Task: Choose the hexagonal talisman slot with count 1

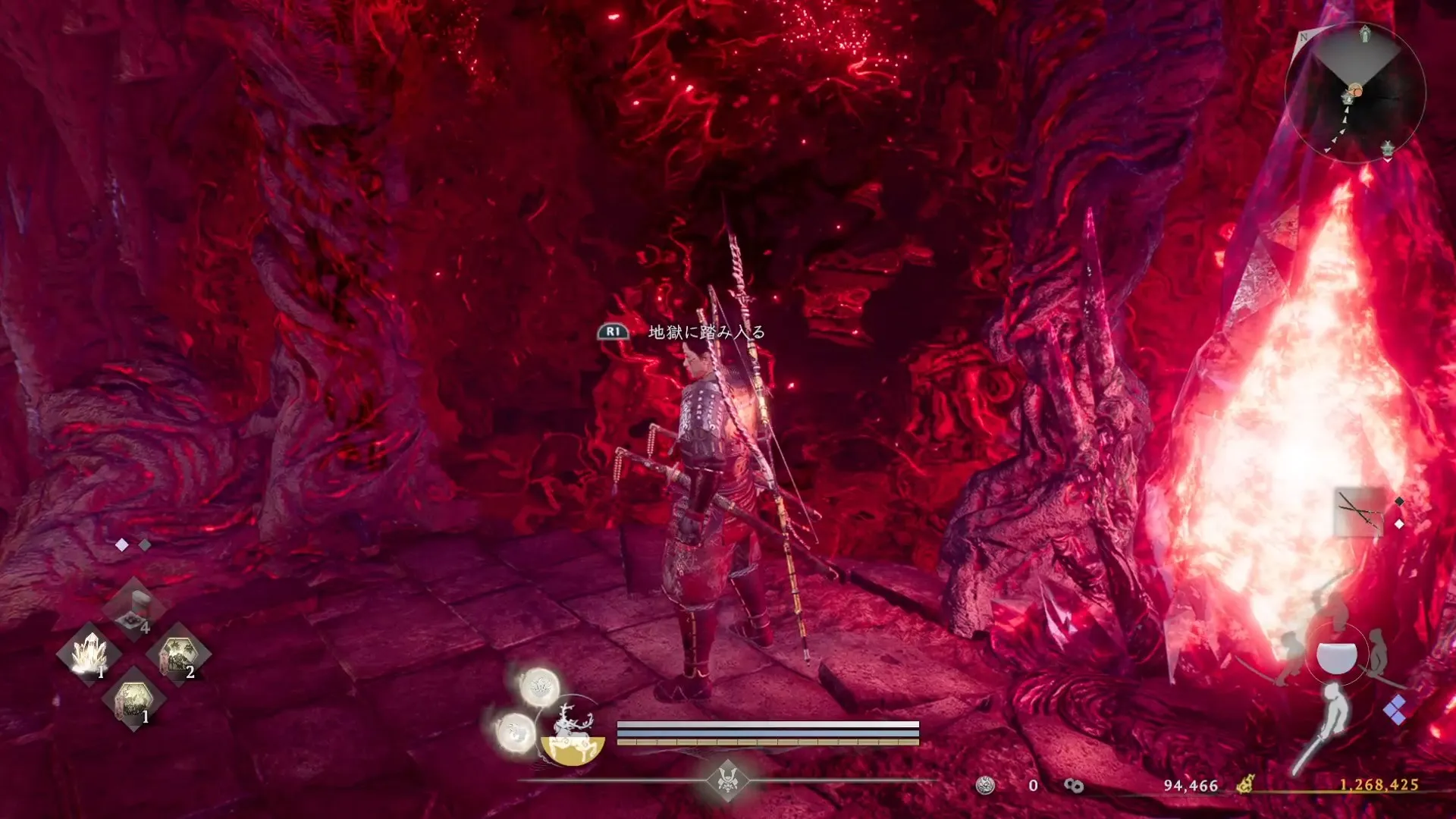Action: [x=134, y=698]
